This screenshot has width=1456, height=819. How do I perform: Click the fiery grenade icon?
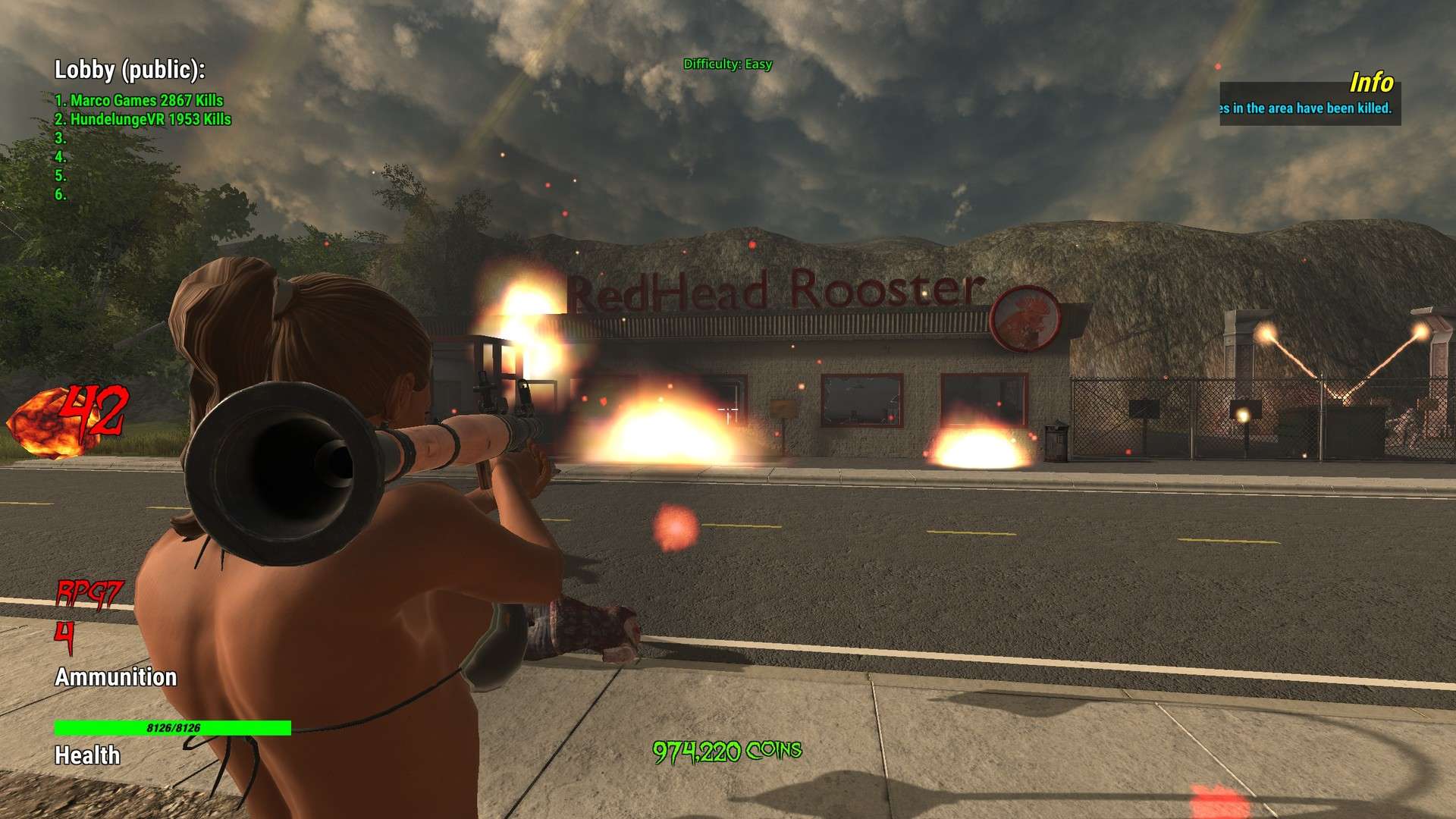pos(44,422)
